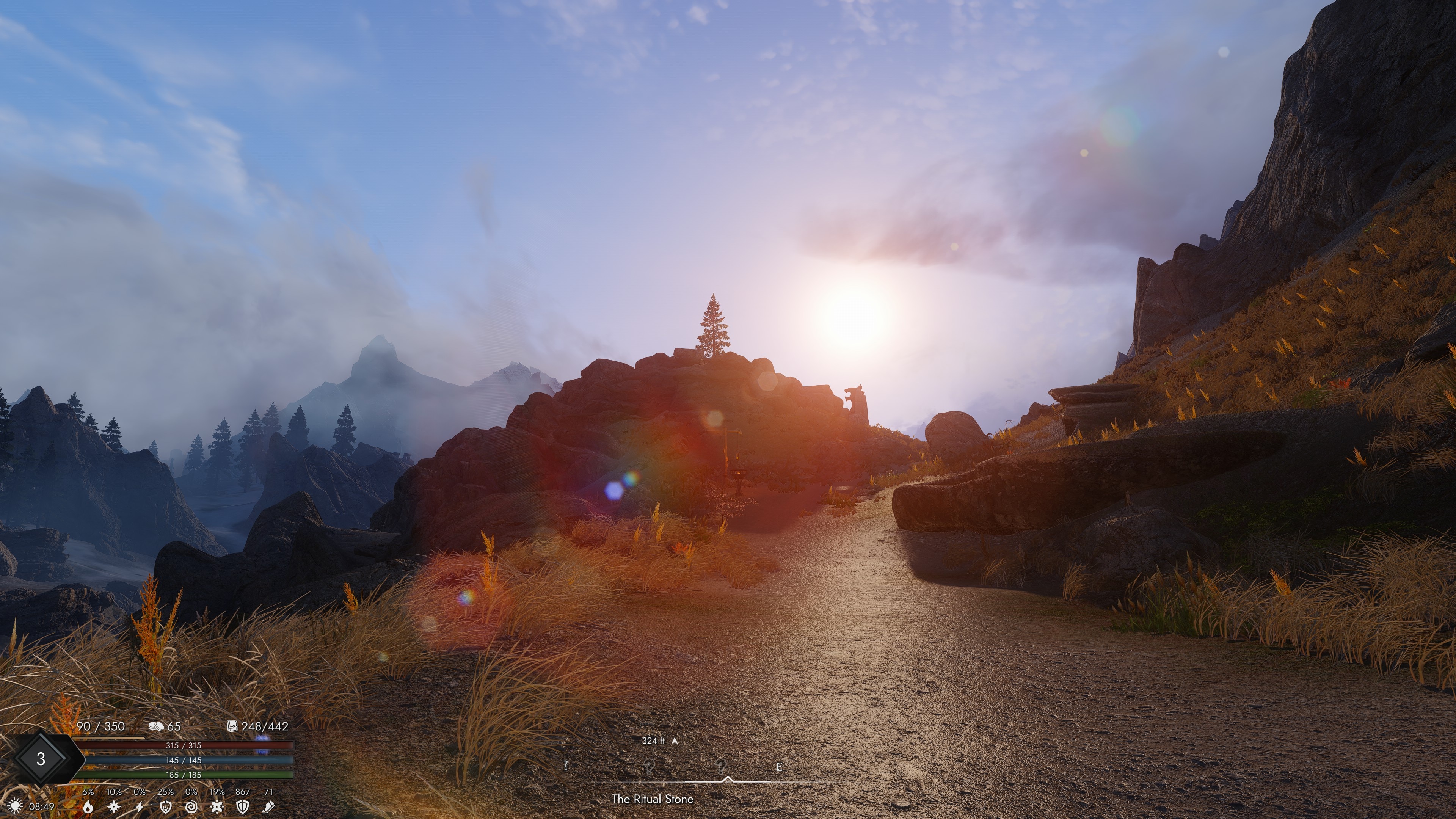Screen dimensions: 1456x819
Task: Select the shield armor rating icon
Action: click(x=243, y=806)
